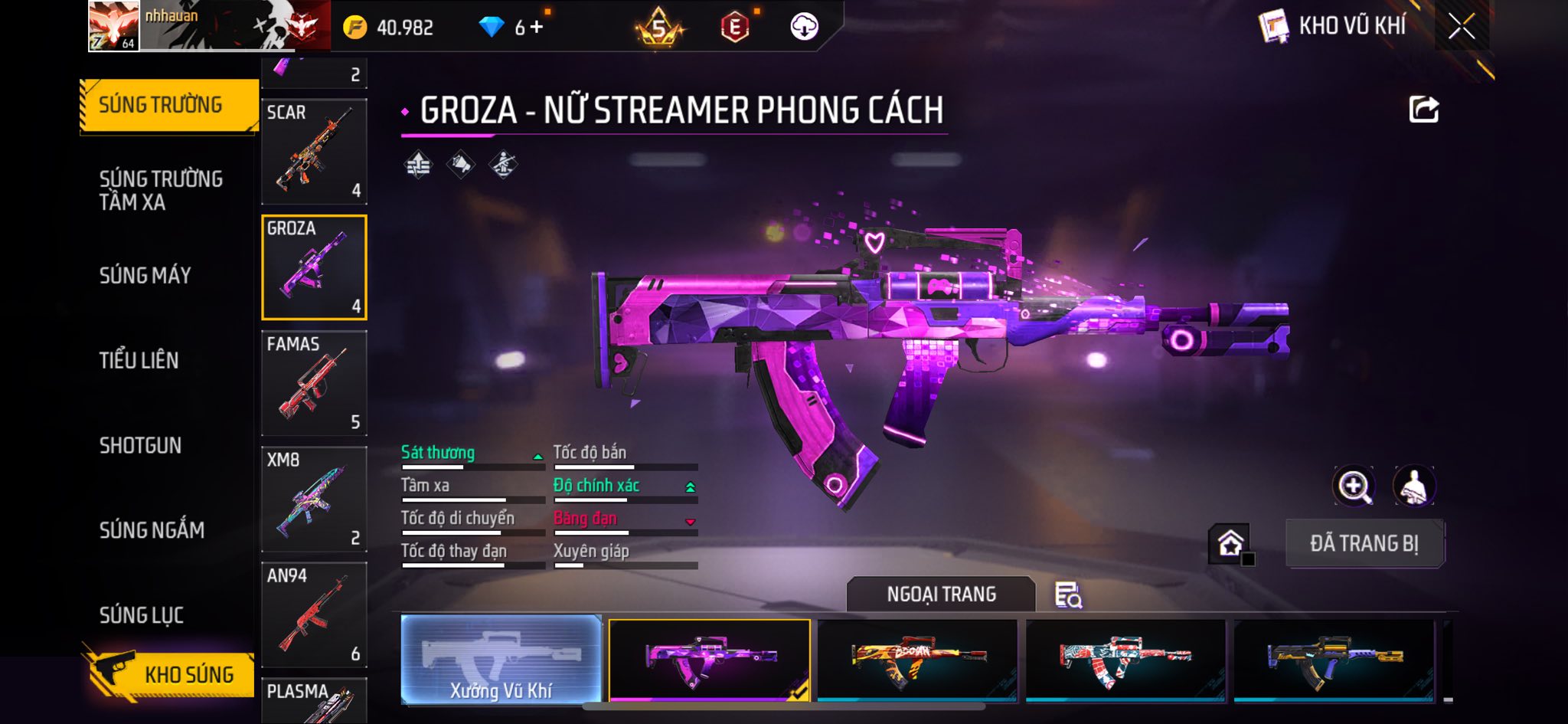The height and width of the screenshot is (724, 1568).
Task: Open the Kho Súng button
Action: pyautogui.click(x=170, y=674)
